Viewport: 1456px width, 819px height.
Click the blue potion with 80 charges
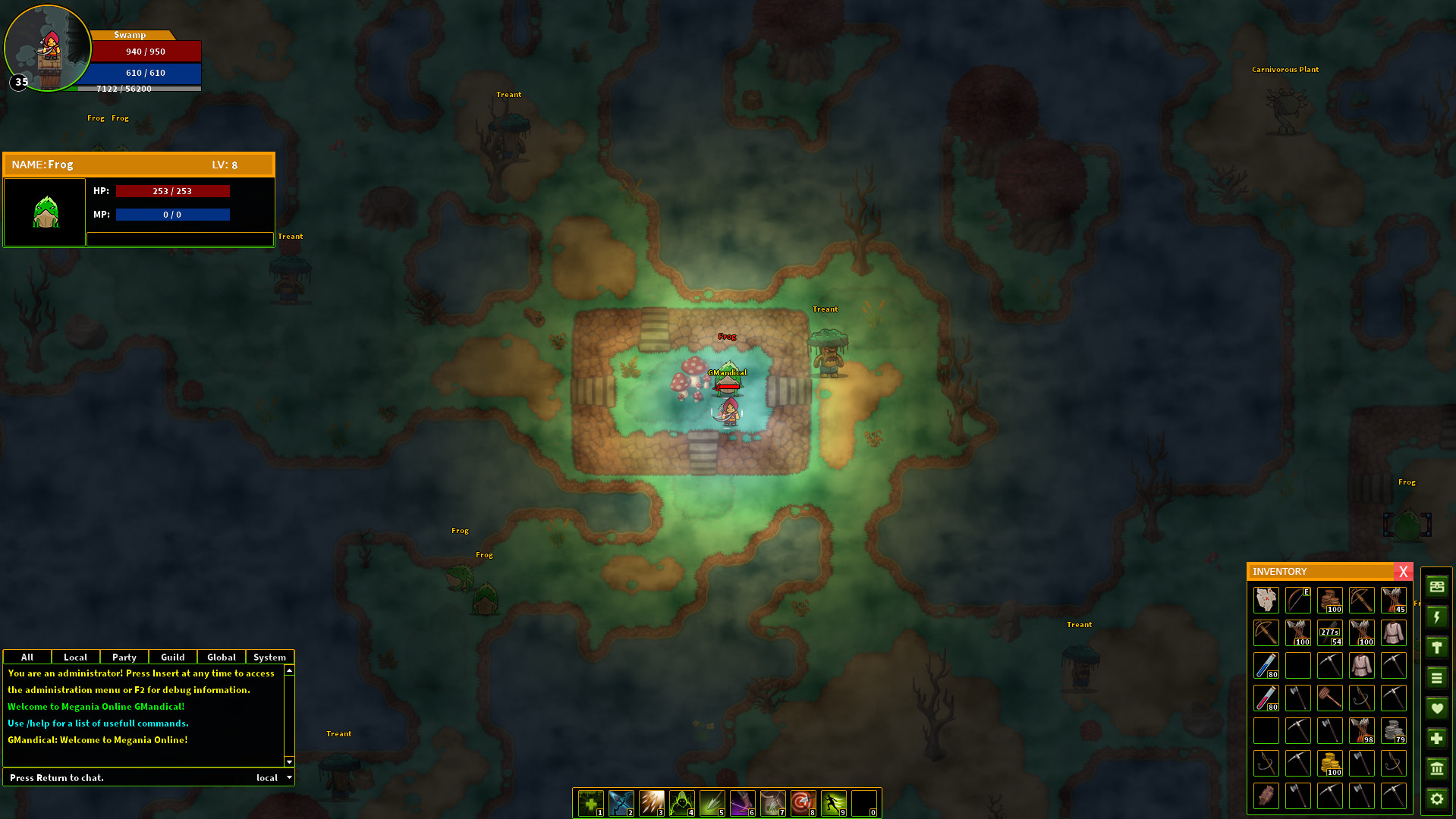click(1266, 665)
